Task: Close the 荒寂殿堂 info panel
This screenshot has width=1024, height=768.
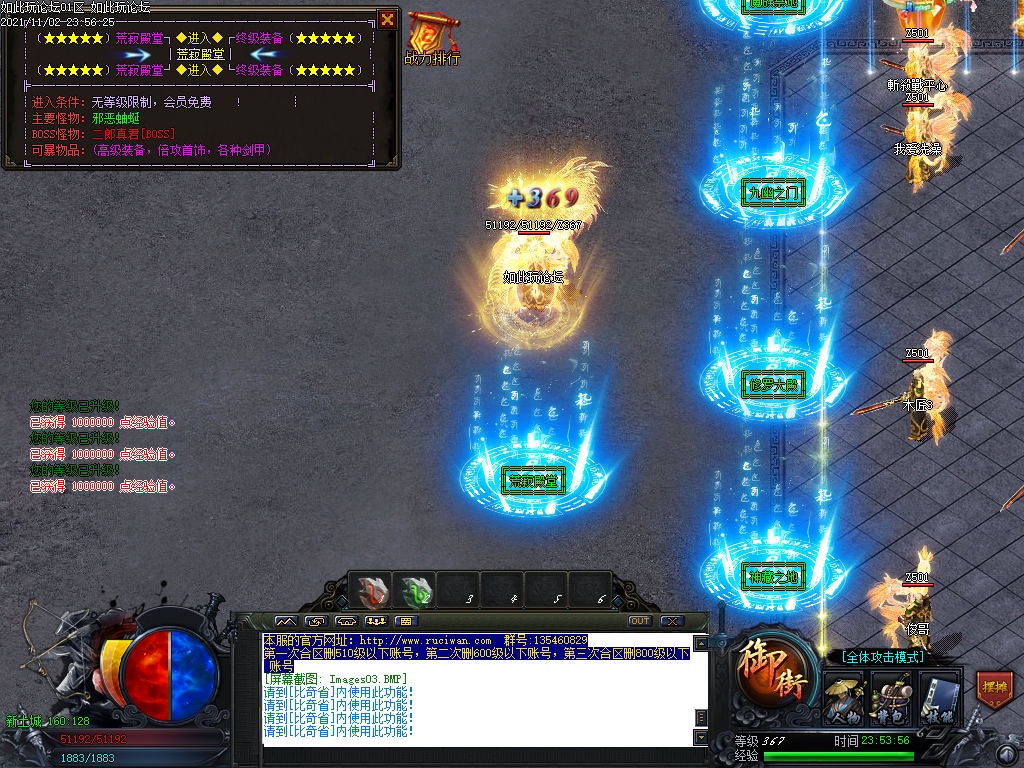Action: click(387, 19)
